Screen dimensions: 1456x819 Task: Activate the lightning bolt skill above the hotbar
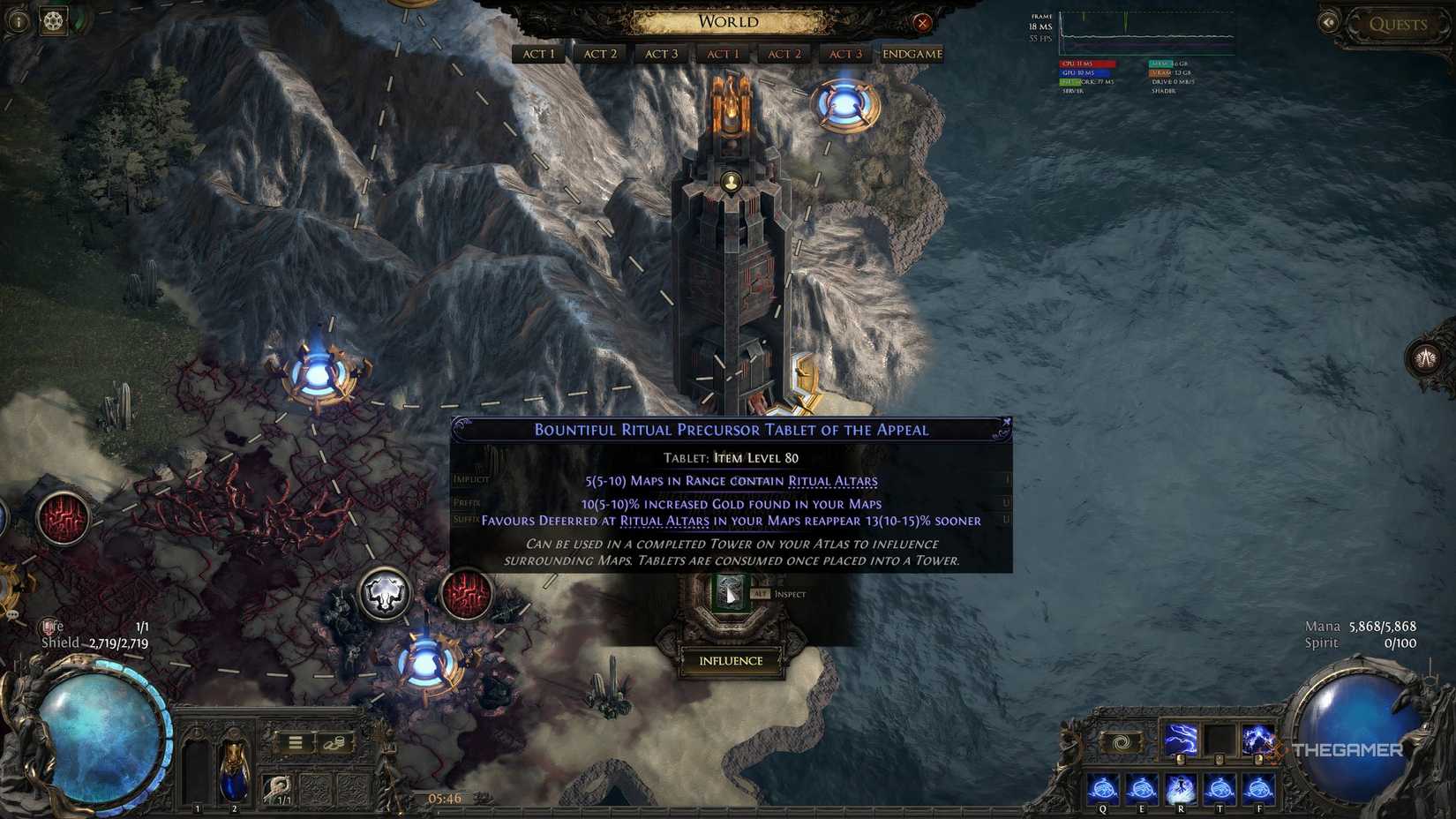[x=1180, y=738]
